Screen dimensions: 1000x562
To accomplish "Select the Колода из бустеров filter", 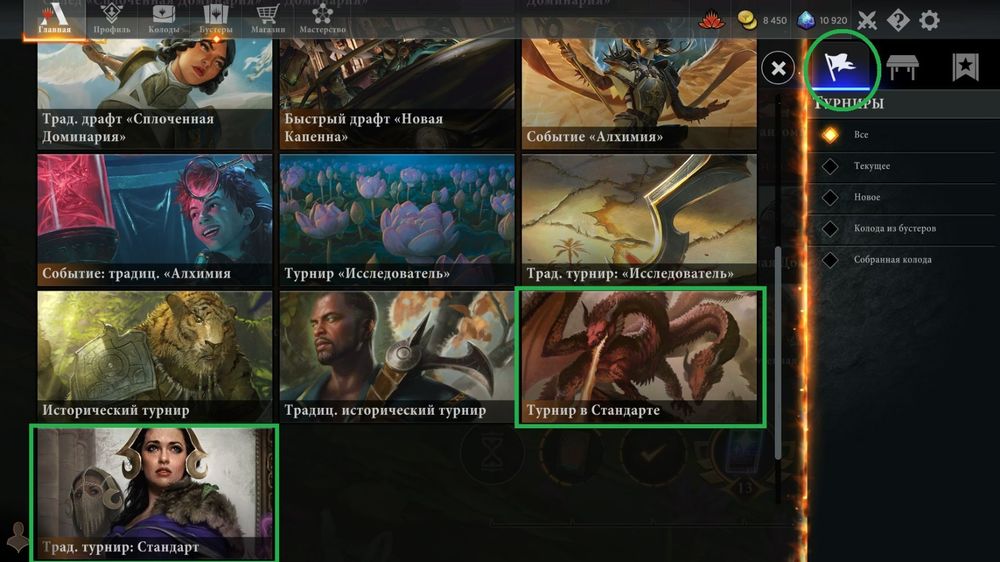I will pos(893,228).
